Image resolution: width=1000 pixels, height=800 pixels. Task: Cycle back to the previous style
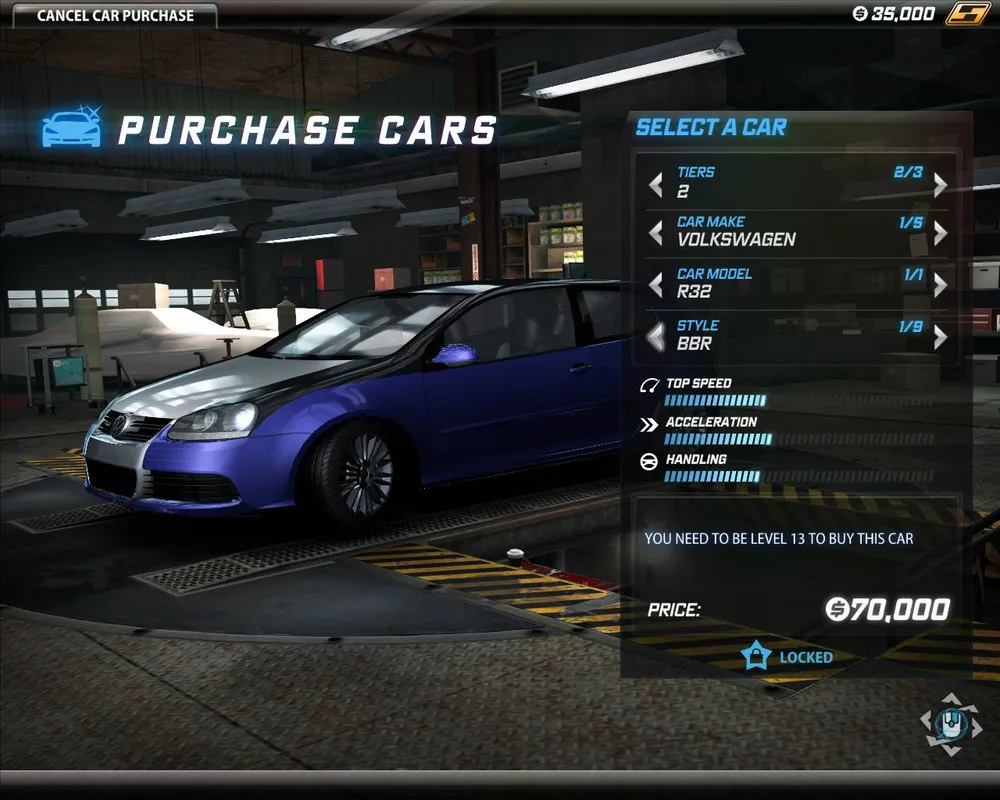click(656, 337)
